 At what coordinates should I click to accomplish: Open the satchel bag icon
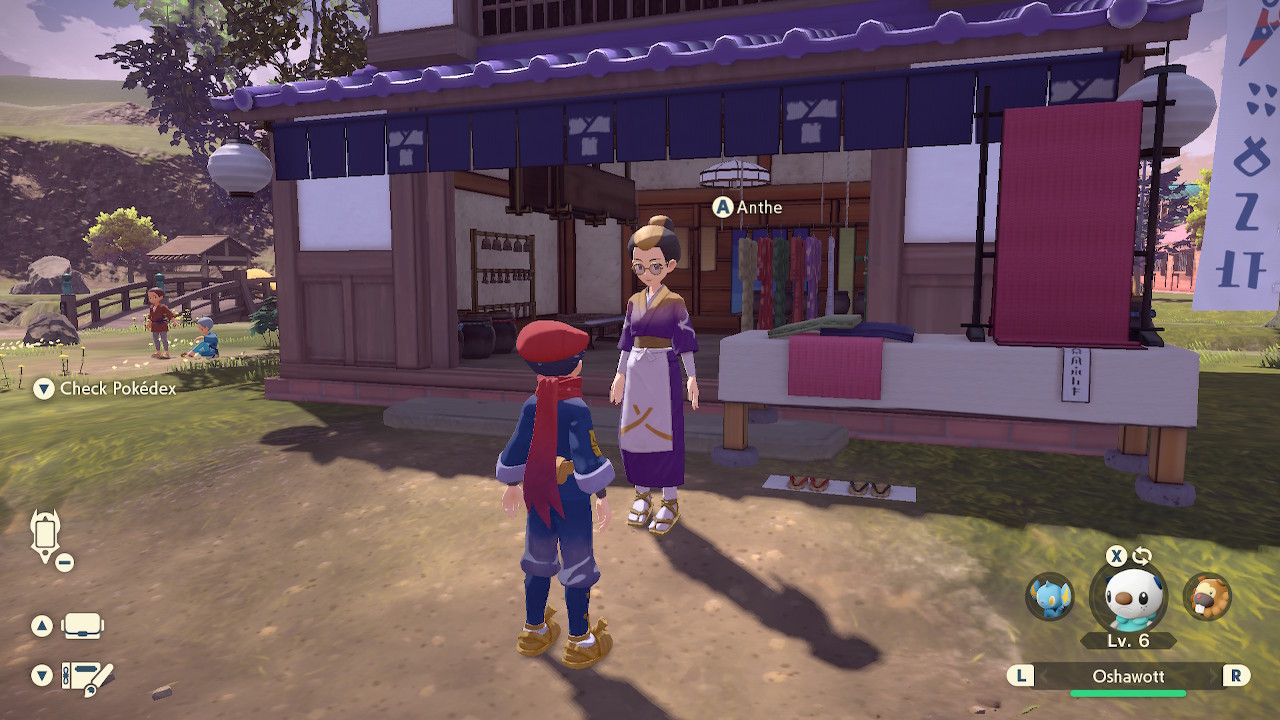pyautogui.click(x=82, y=627)
